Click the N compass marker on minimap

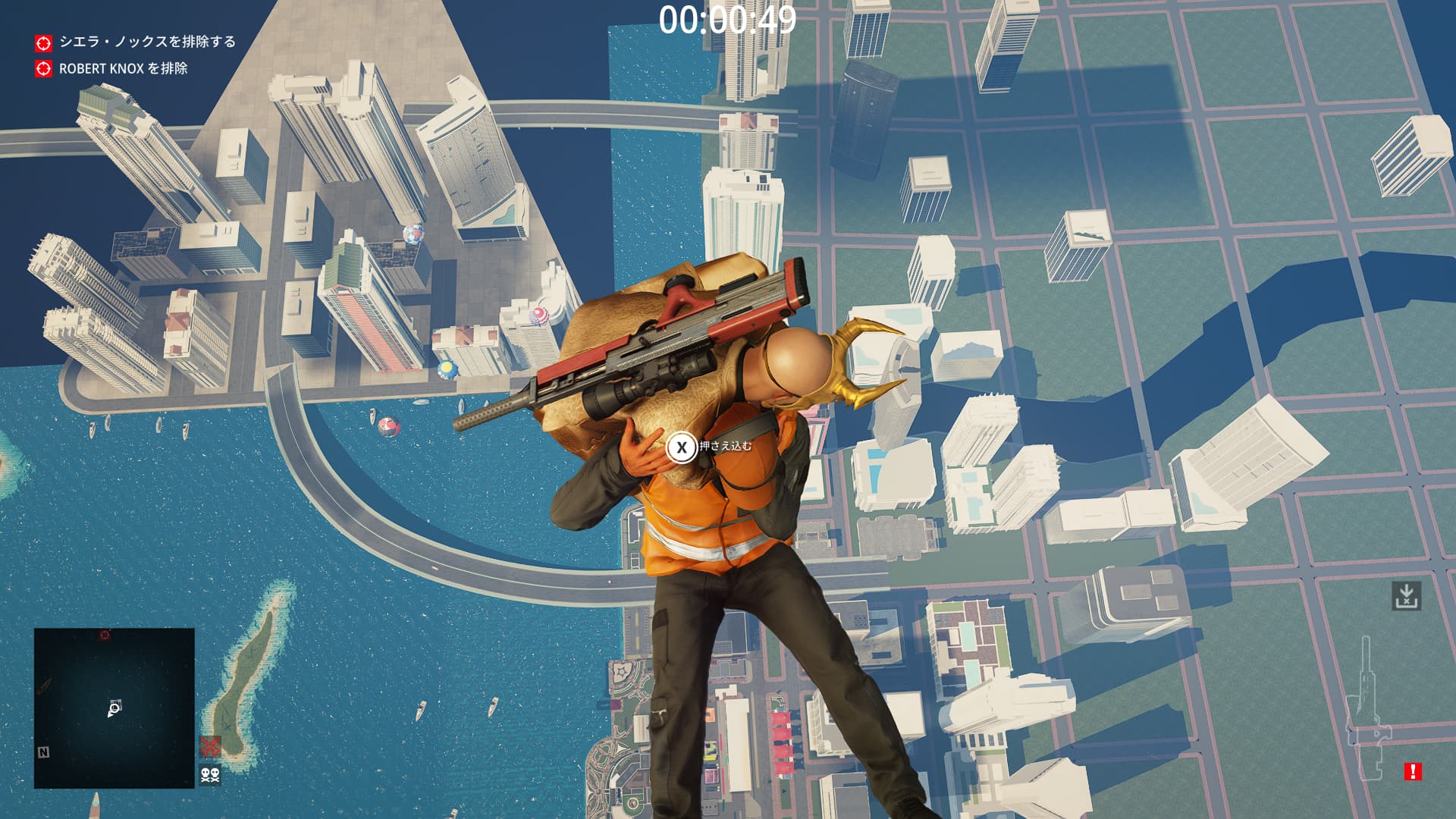tap(43, 752)
